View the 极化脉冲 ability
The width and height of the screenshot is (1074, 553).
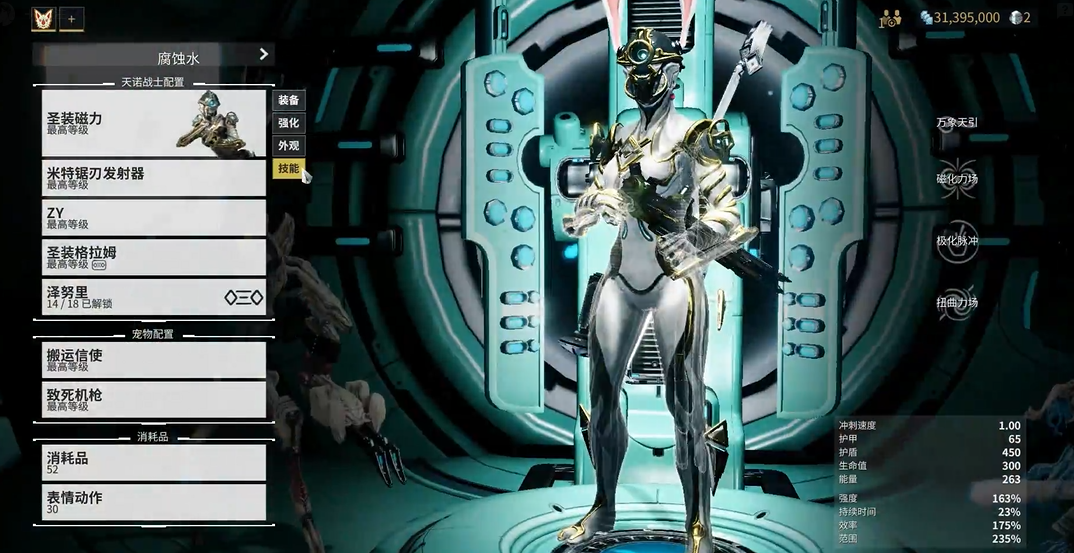pos(957,243)
